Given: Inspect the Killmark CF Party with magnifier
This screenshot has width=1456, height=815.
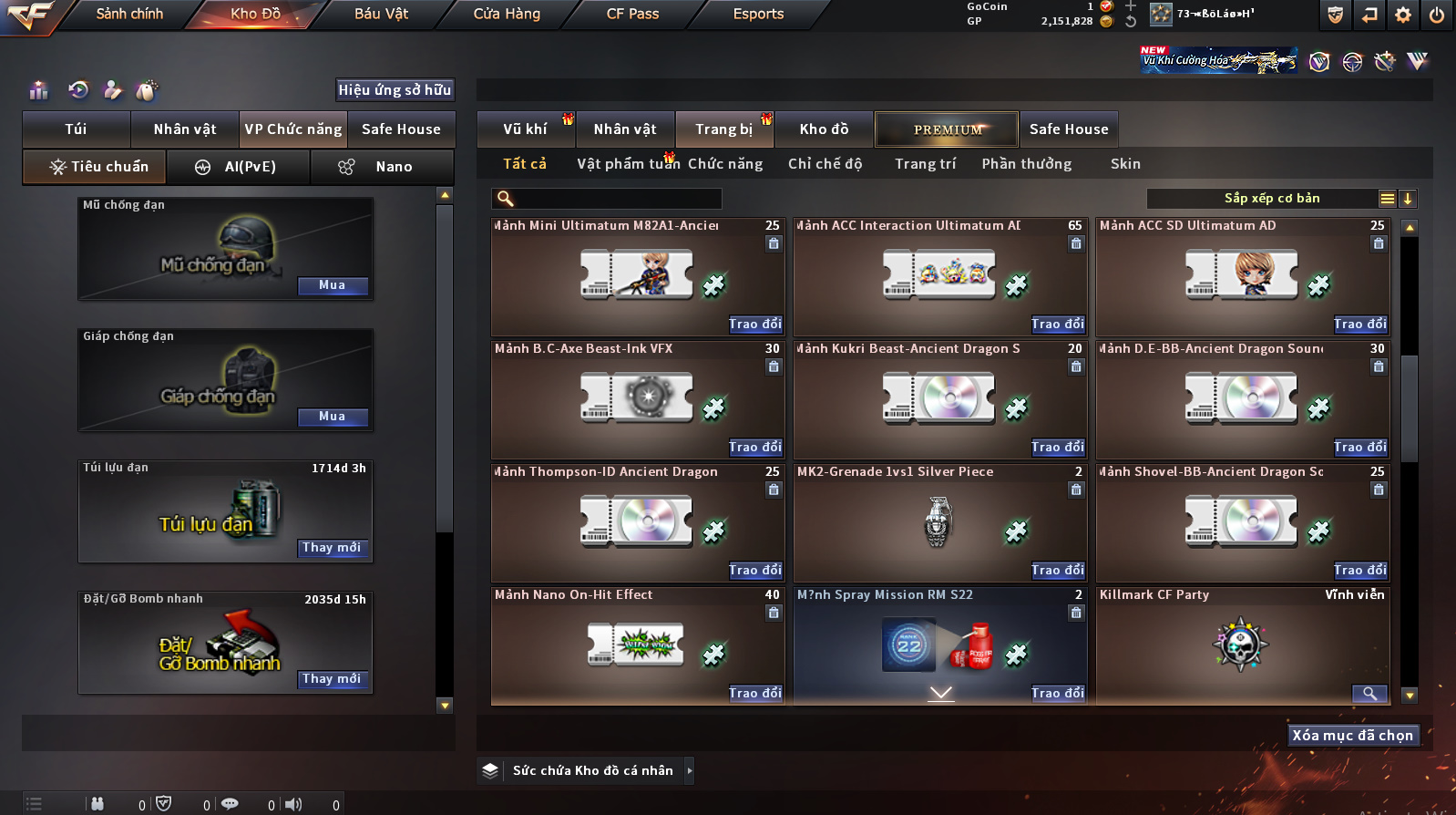Looking at the screenshot, I should [x=1369, y=694].
